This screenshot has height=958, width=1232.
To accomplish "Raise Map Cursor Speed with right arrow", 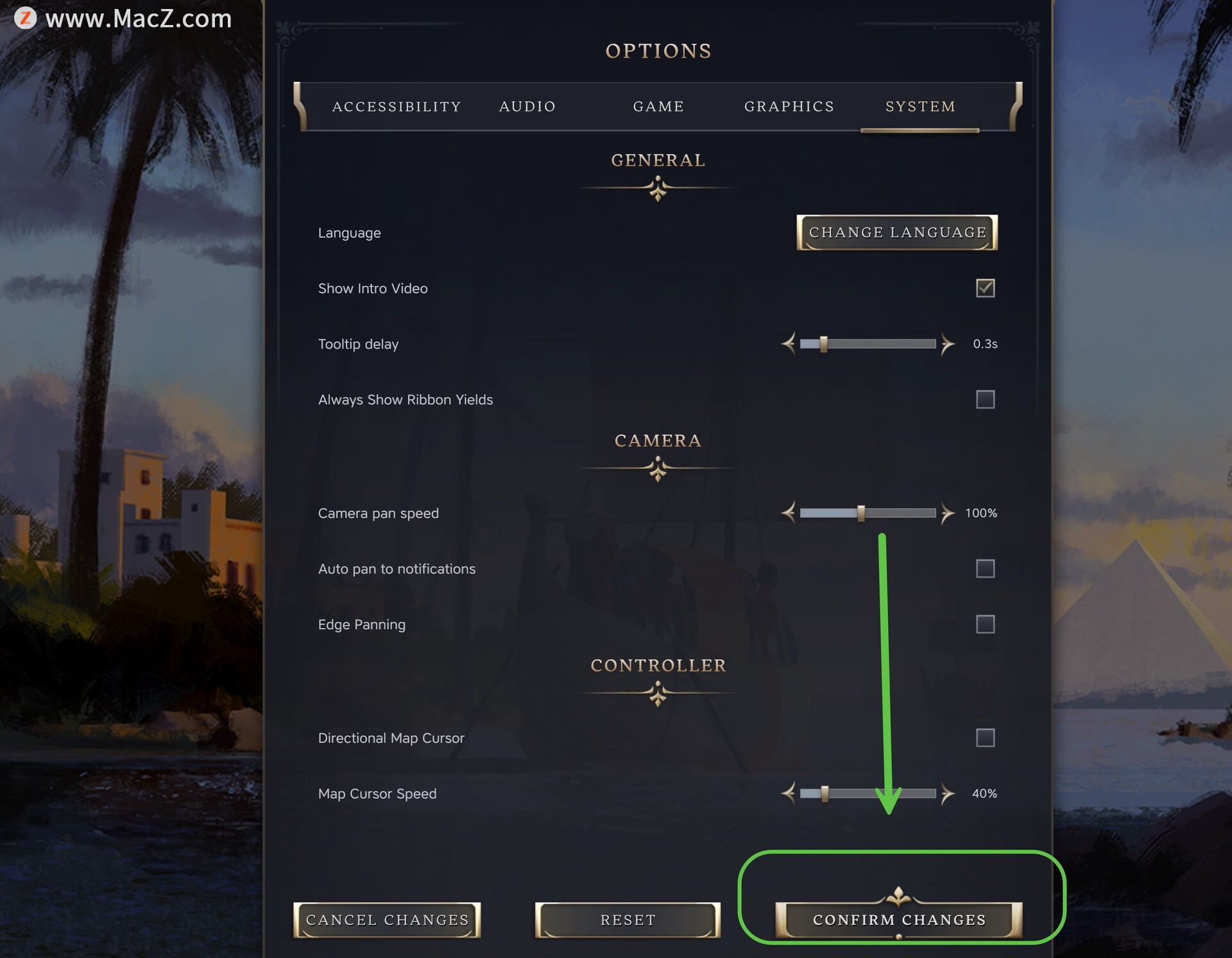I will tap(948, 794).
